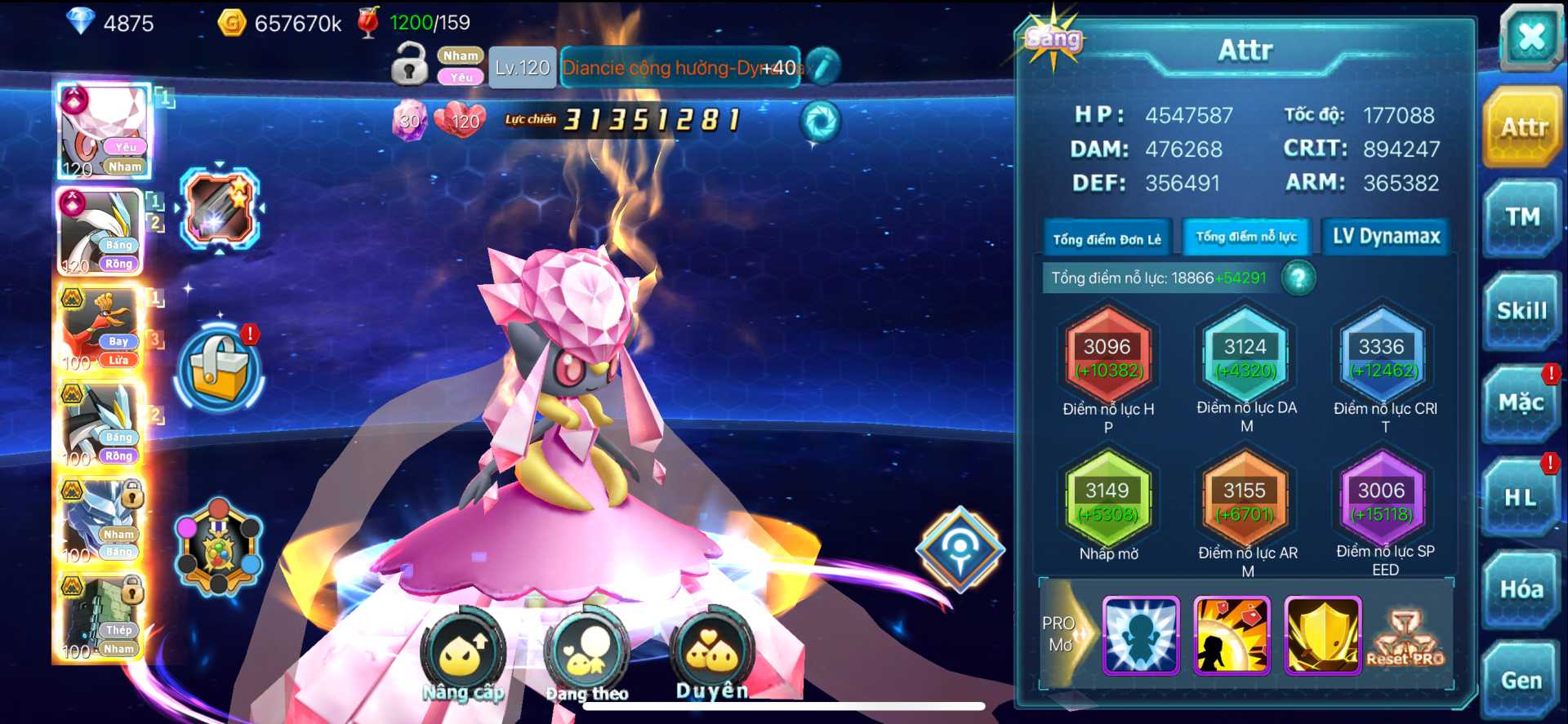Toggle the padlock lock icon
This screenshot has width=1568, height=724.
[x=409, y=64]
